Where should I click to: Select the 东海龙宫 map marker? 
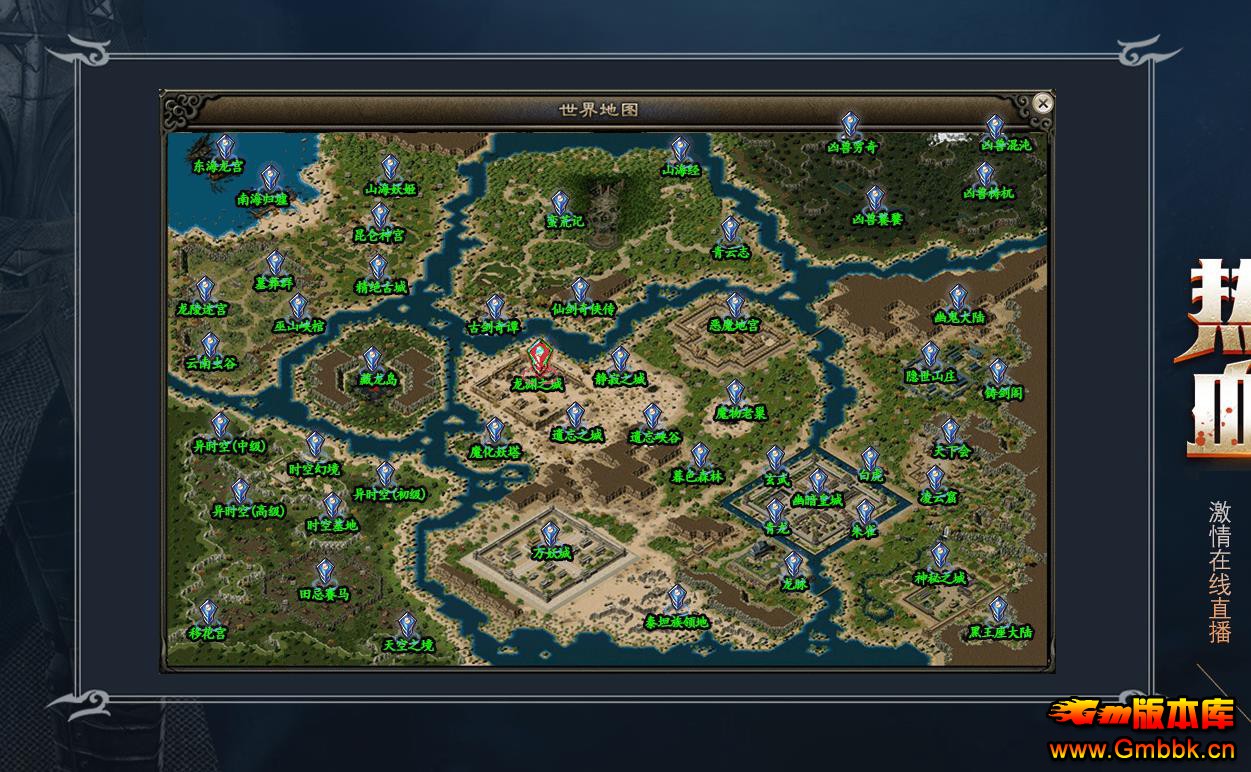226,149
